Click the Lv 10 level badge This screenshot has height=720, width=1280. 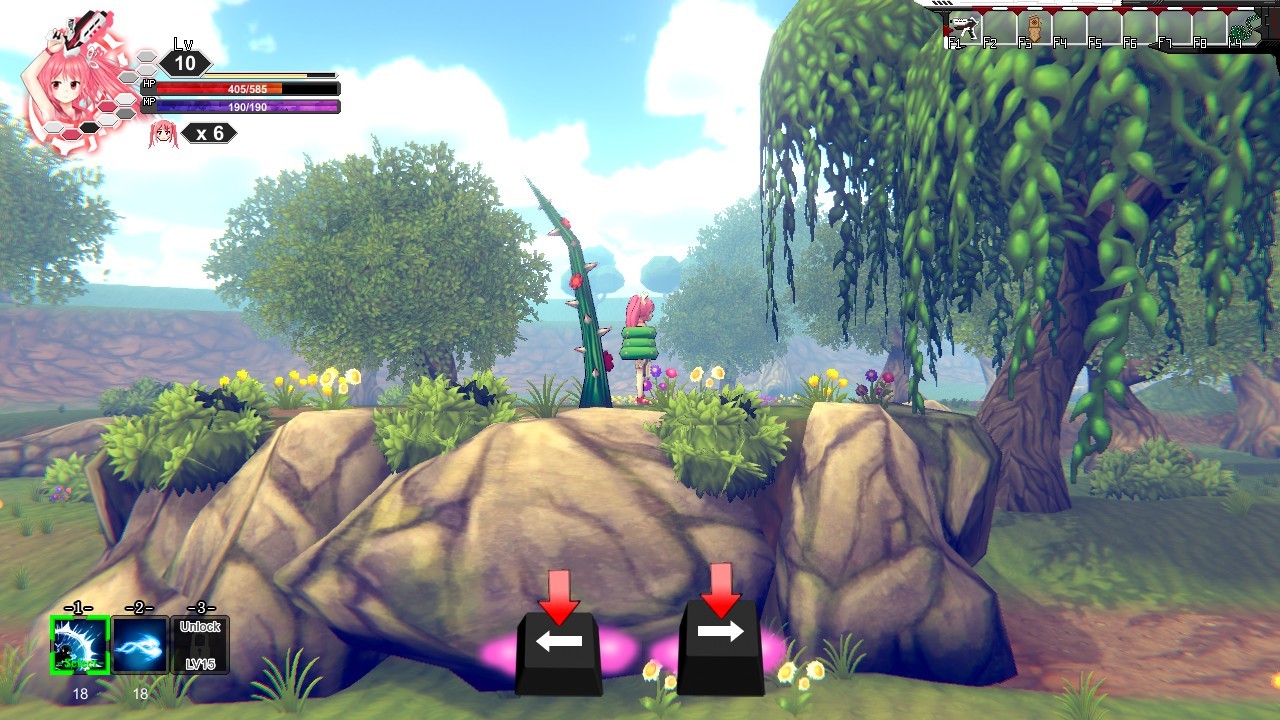pyautogui.click(x=186, y=63)
